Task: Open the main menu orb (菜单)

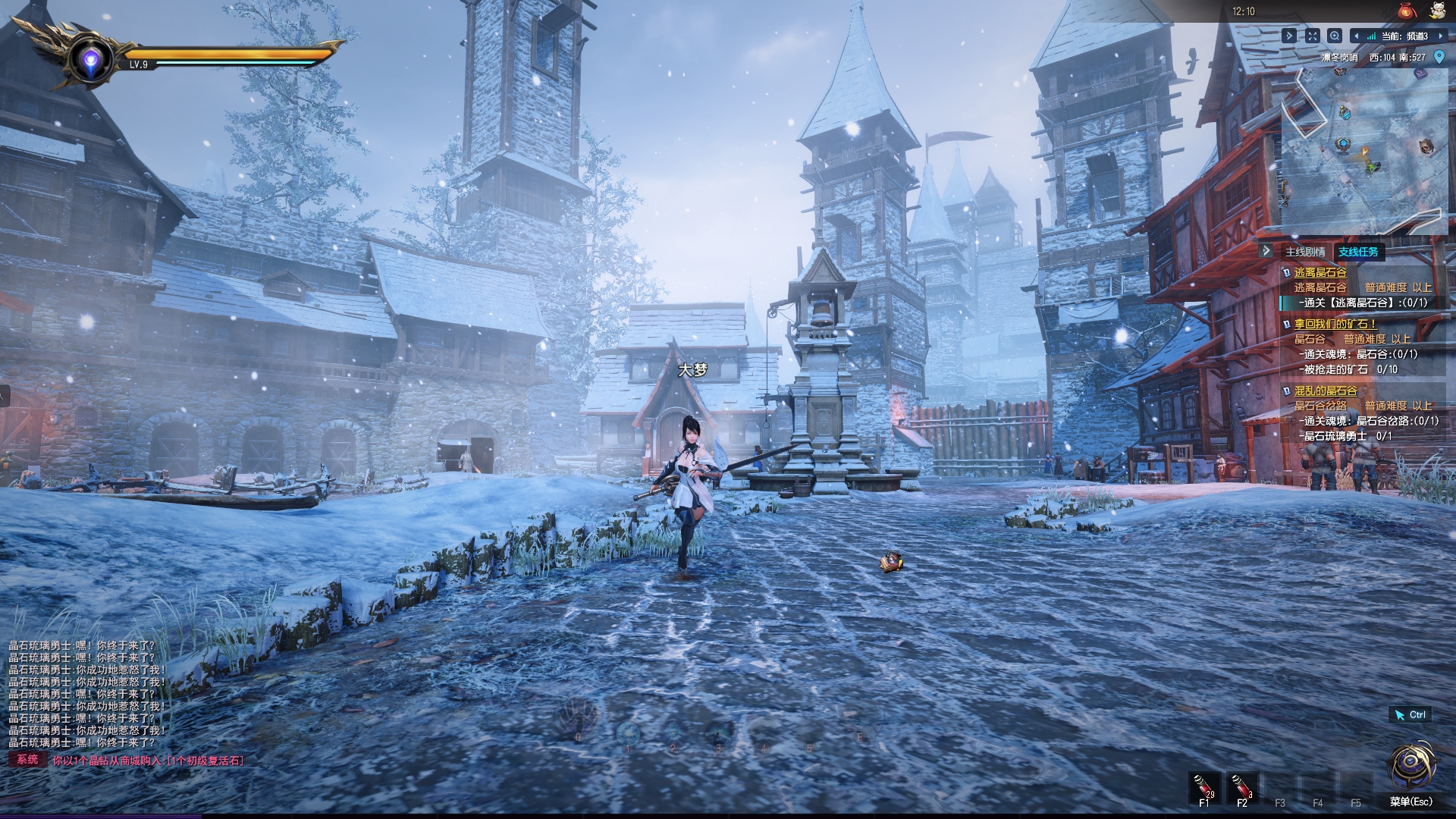Action: (x=1410, y=767)
